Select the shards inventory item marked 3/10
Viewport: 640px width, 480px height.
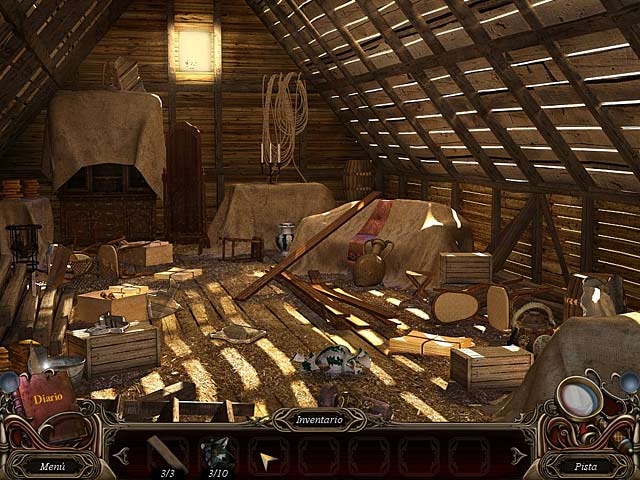tap(217, 453)
